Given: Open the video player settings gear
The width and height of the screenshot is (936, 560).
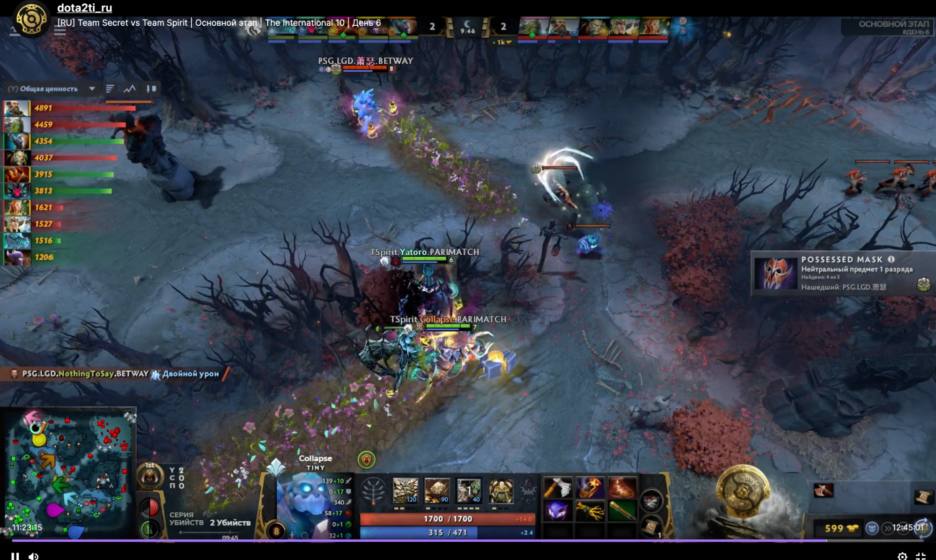Looking at the screenshot, I should tap(902, 555).
